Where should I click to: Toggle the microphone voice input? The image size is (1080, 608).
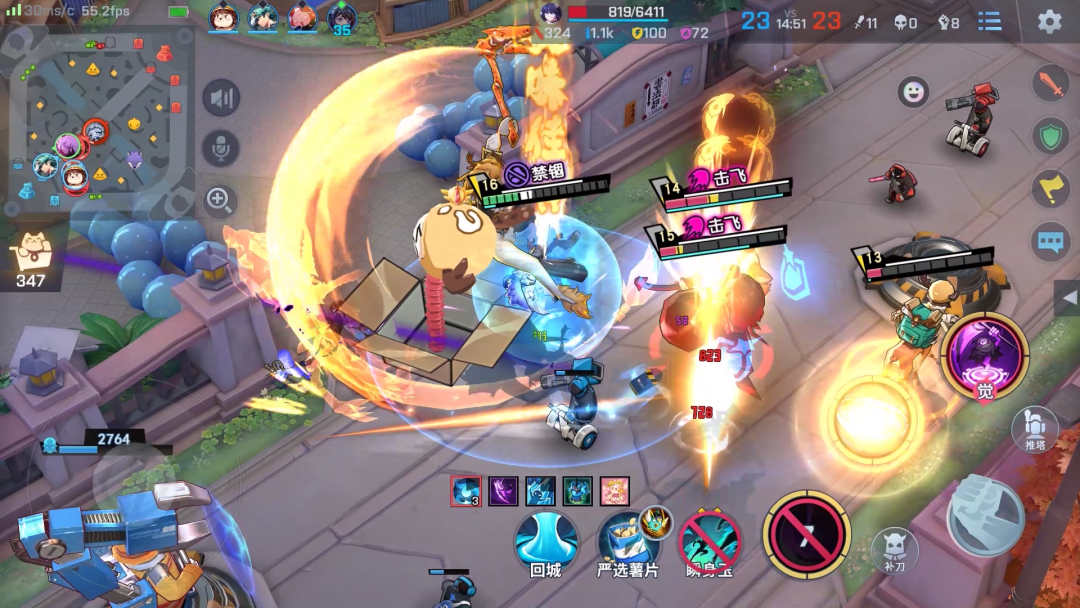click(x=221, y=148)
